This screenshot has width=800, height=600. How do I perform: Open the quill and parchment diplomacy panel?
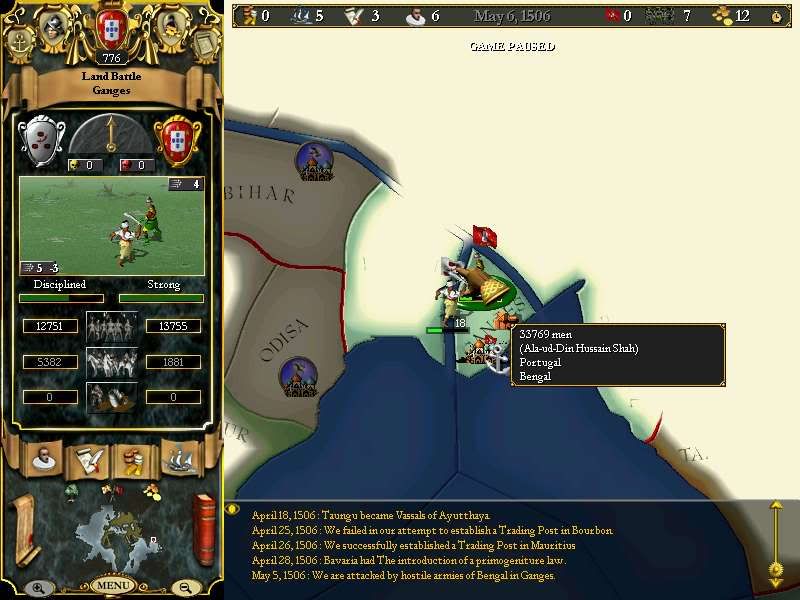point(85,459)
